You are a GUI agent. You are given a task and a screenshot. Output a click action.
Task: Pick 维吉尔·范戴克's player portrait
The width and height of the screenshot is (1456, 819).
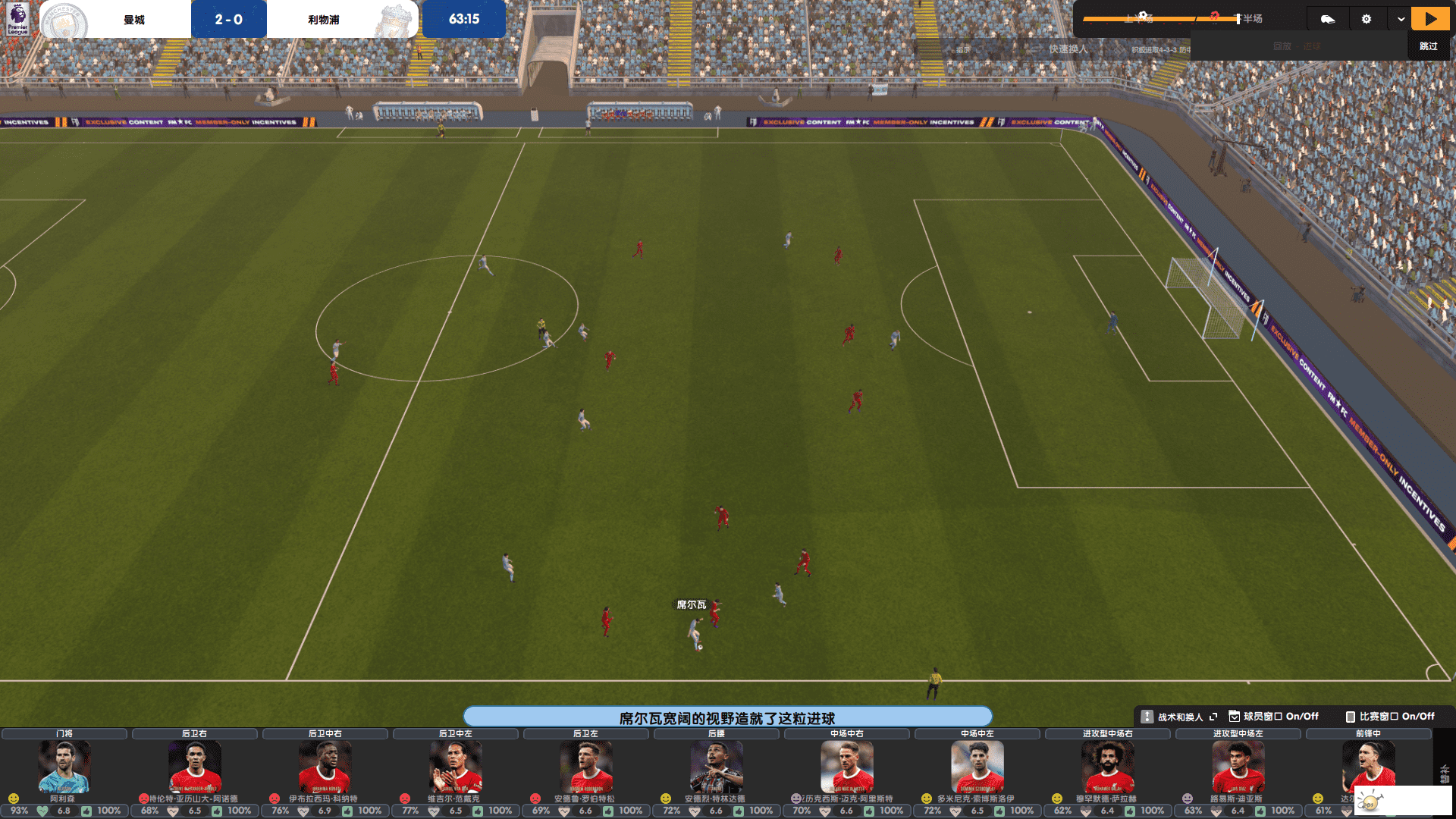[x=455, y=767]
